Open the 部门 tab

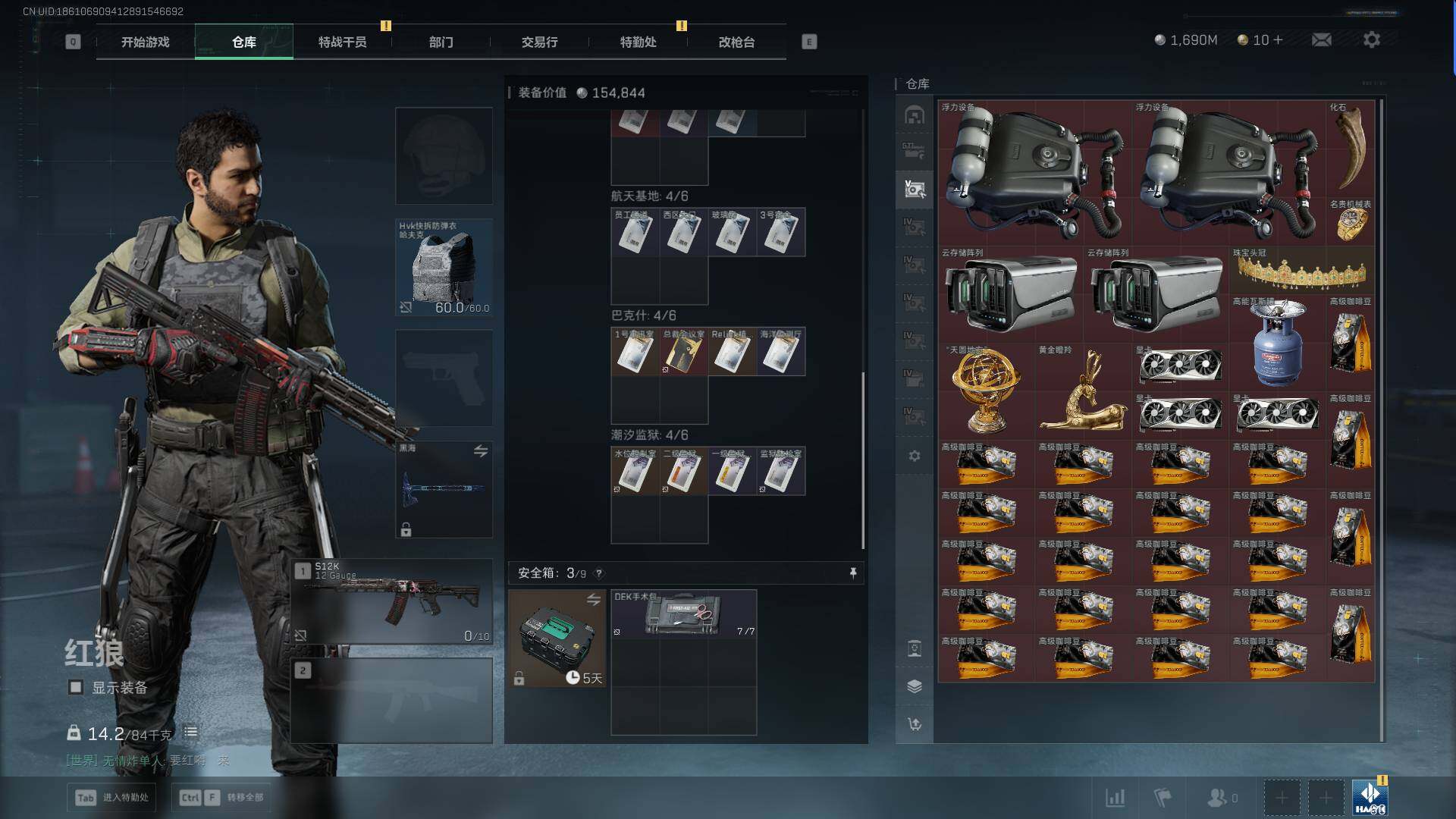pos(441,42)
